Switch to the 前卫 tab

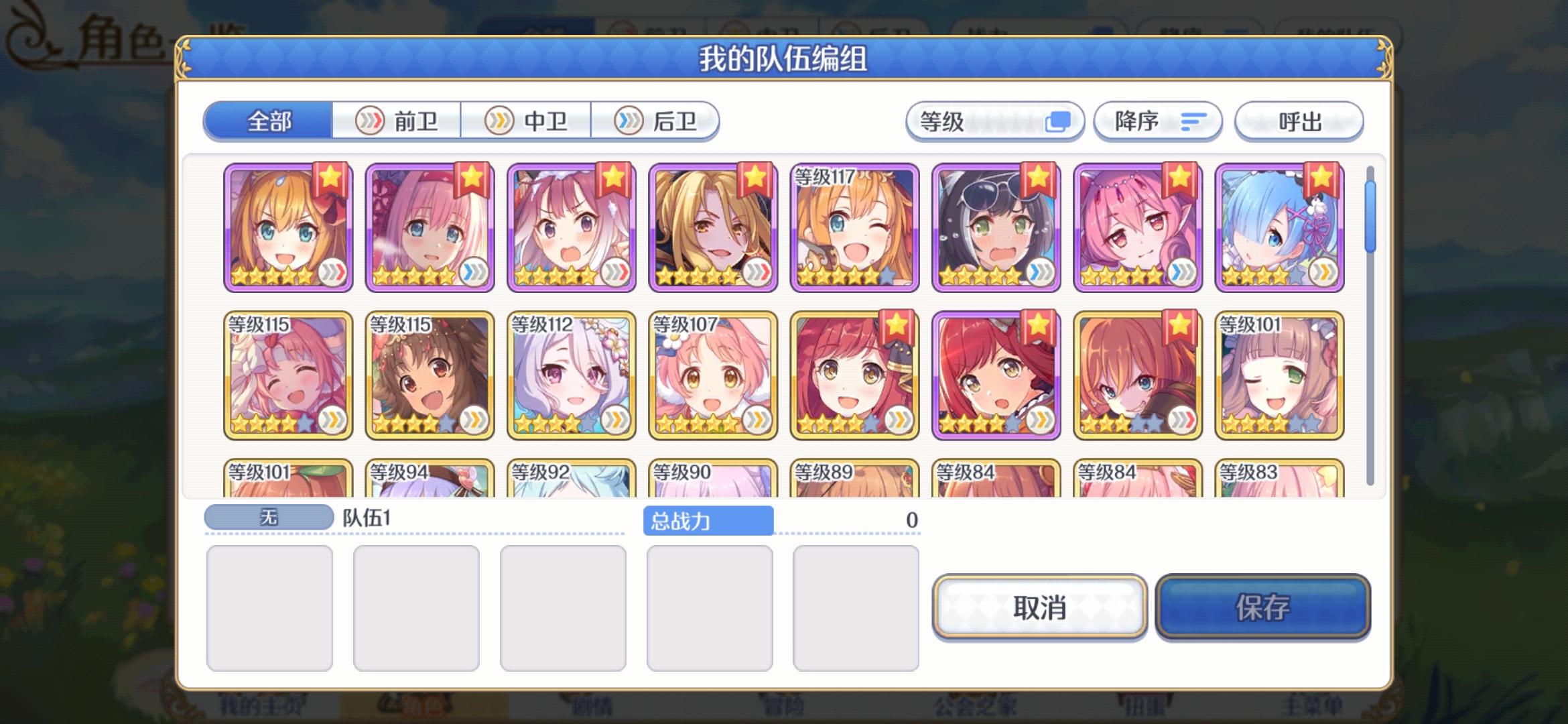click(397, 121)
